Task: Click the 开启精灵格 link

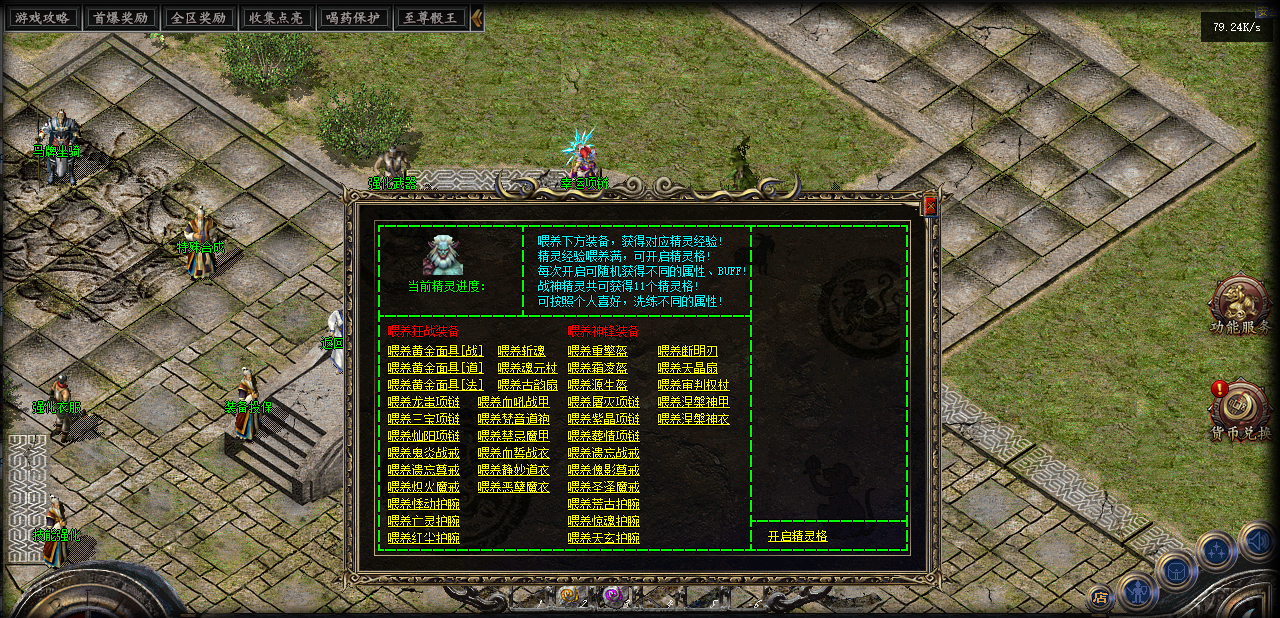Action: (797, 536)
